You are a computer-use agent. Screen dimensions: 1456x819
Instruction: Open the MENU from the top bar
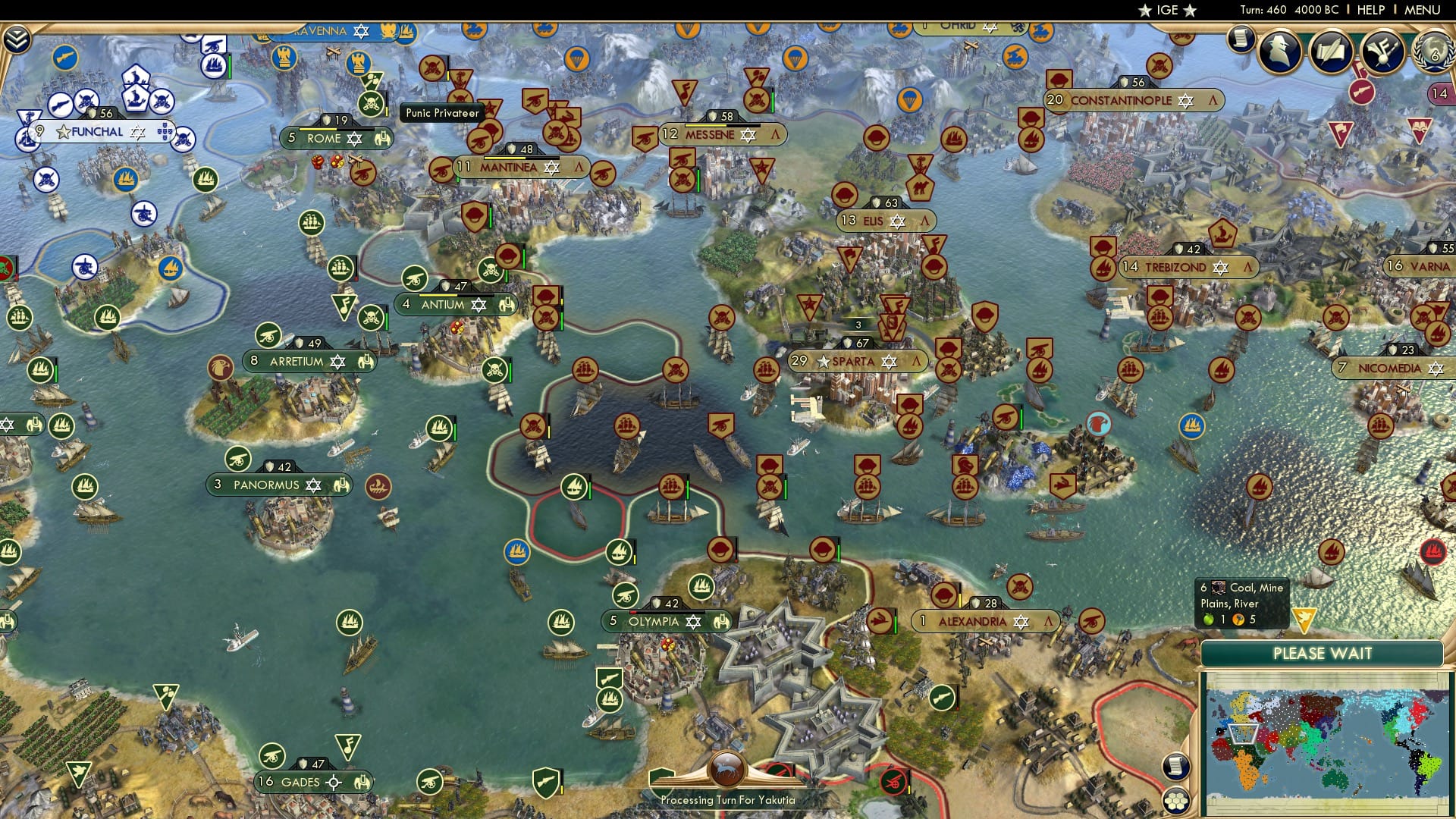[x=1423, y=9]
